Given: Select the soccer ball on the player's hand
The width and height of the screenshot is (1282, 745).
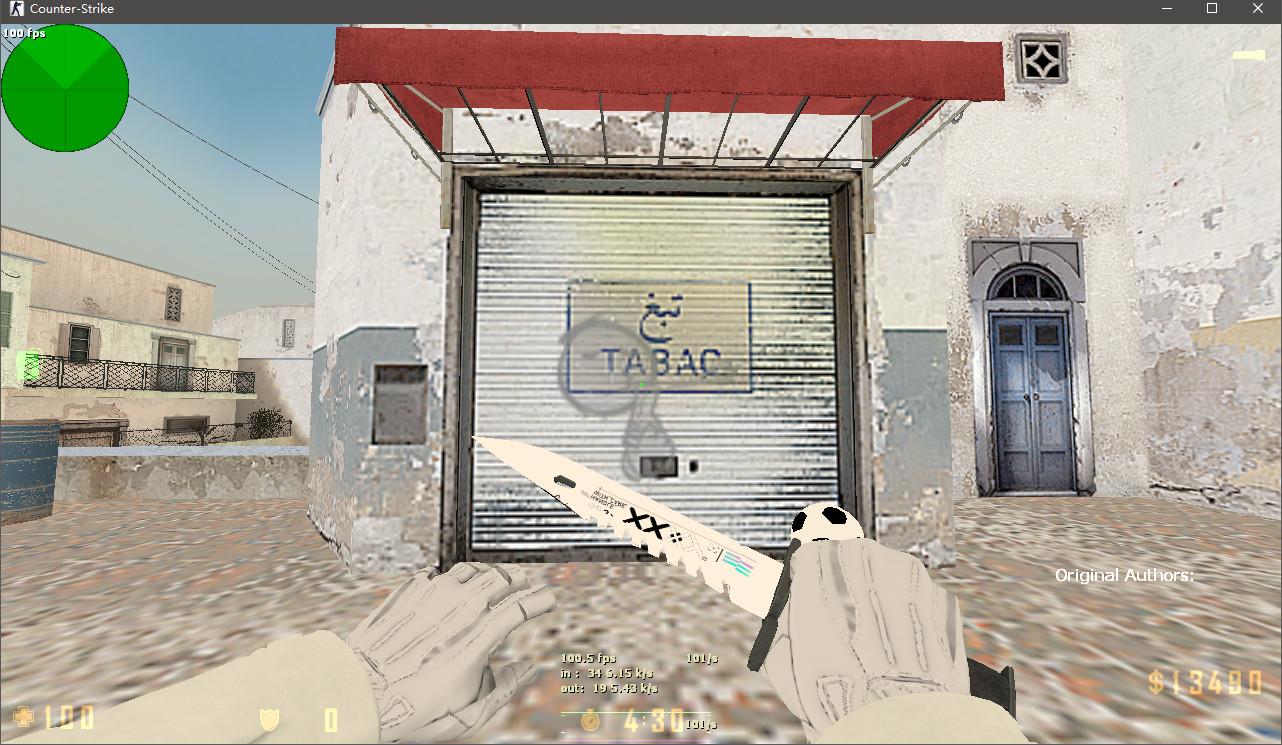Looking at the screenshot, I should point(828,523).
